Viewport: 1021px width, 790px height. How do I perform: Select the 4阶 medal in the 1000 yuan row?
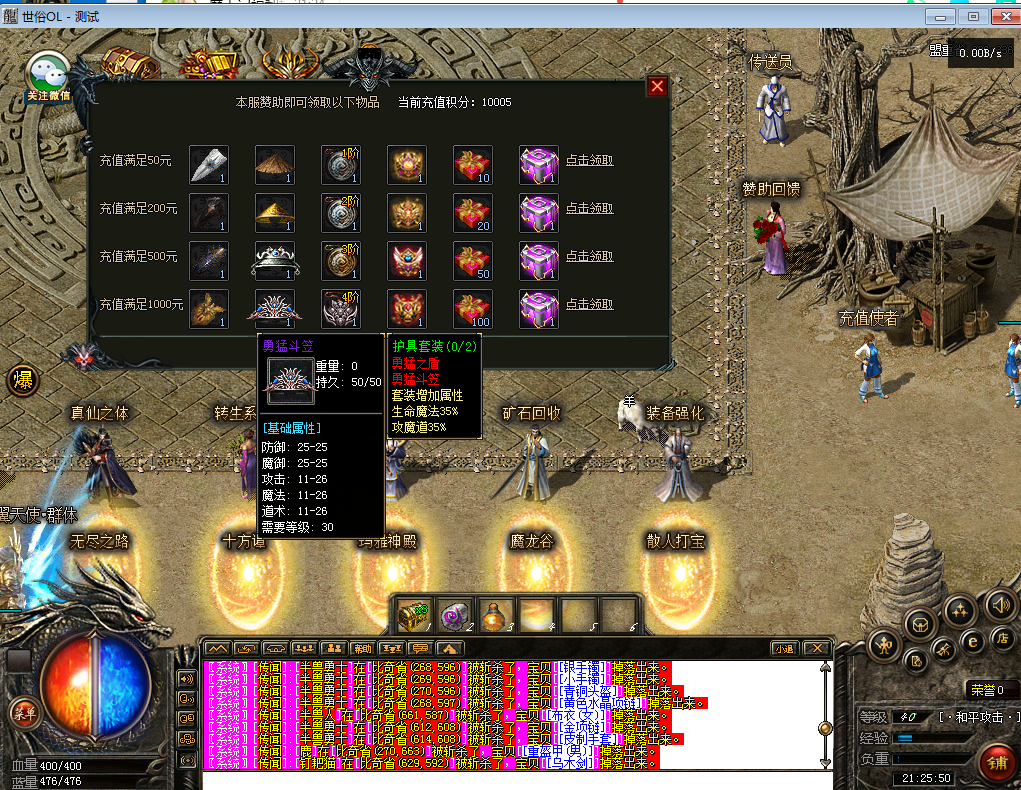[341, 308]
